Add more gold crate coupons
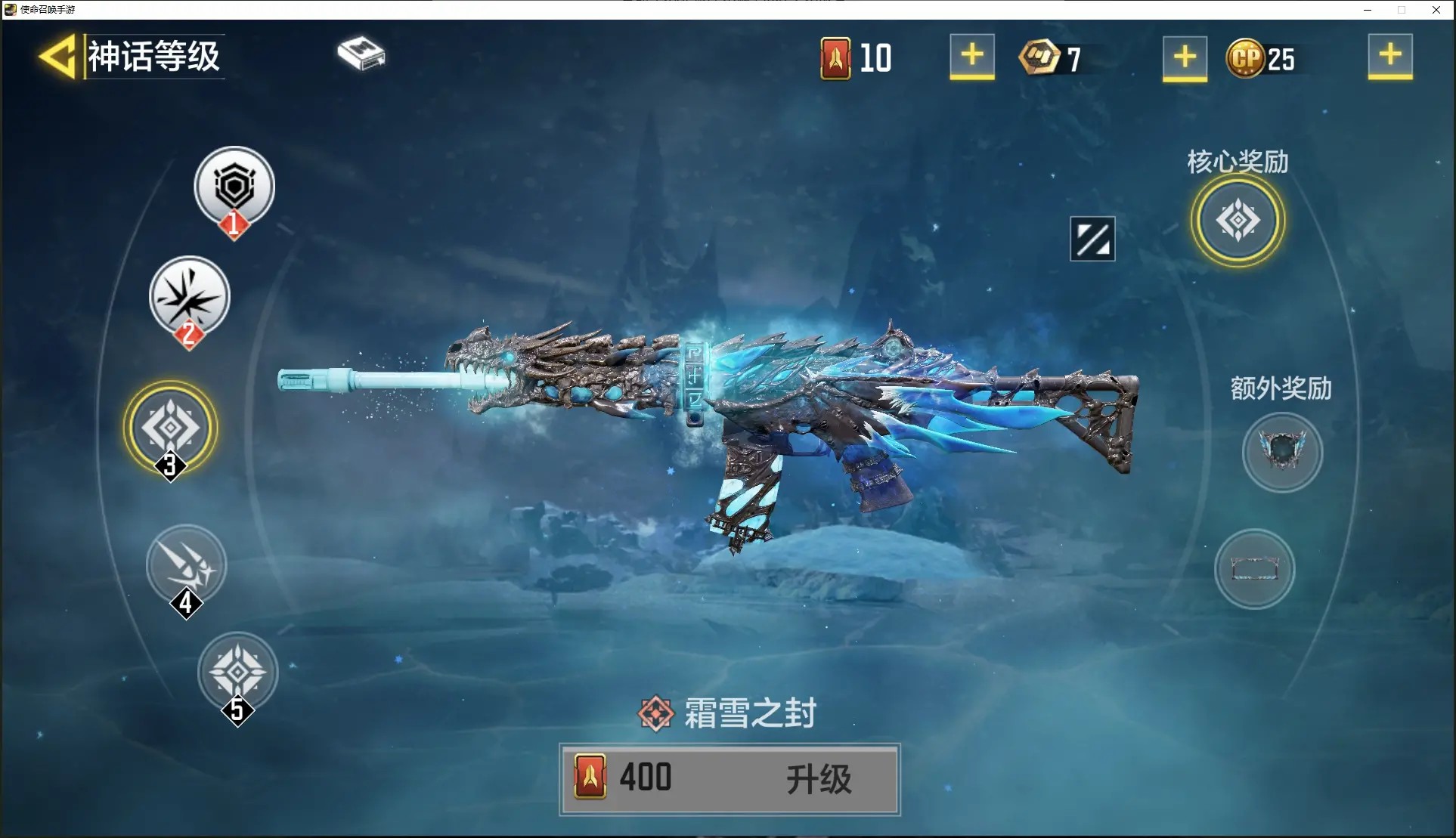 click(1184, 57)
